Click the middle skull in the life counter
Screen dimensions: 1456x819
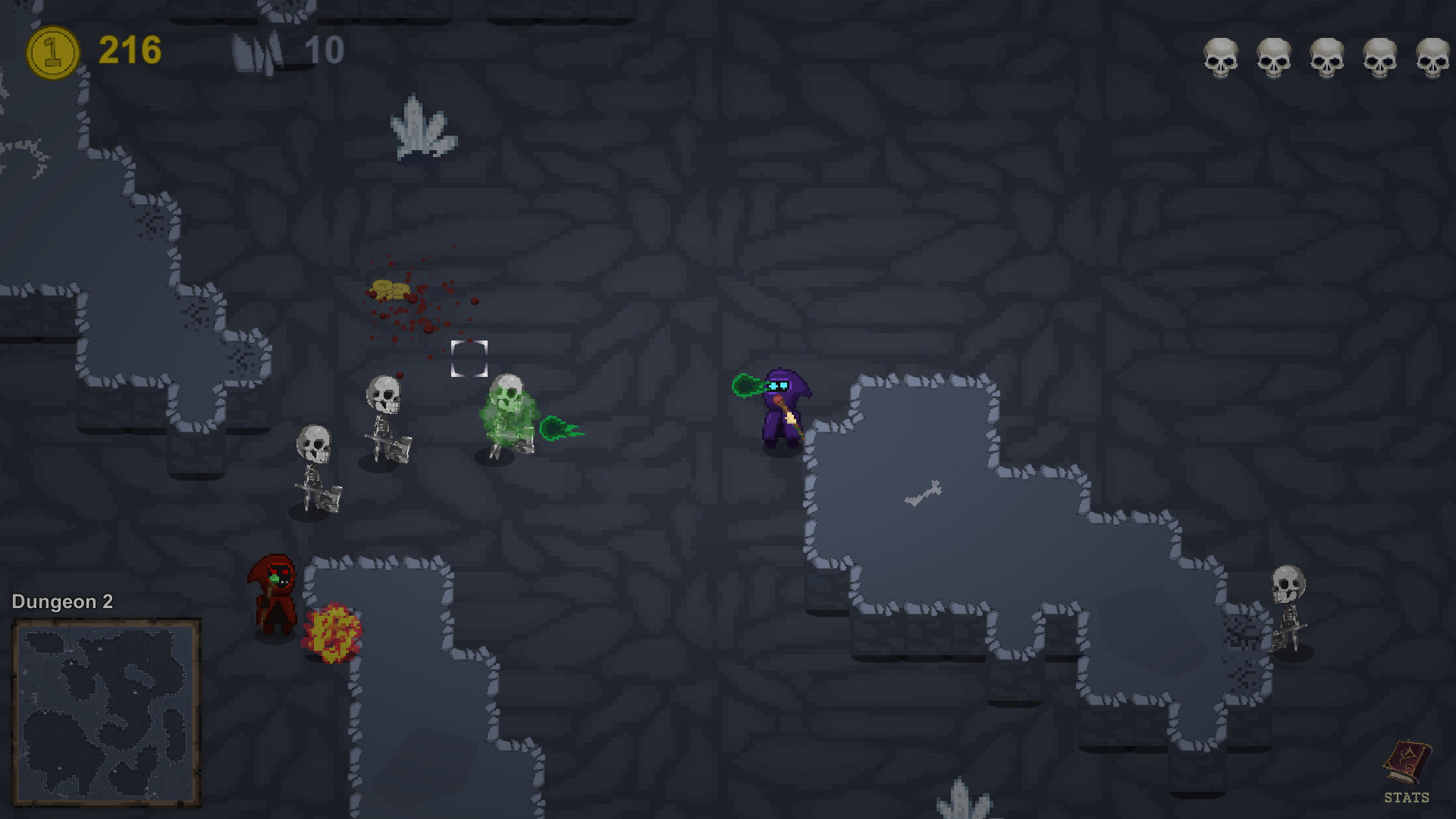coord(1326,57)
